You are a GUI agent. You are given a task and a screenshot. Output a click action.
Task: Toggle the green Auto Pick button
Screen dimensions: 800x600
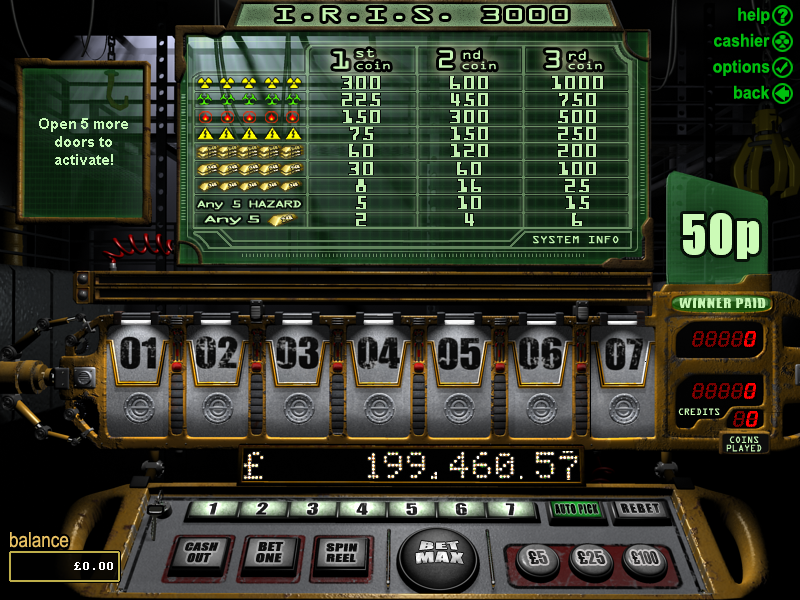click(x=577, y=510)
